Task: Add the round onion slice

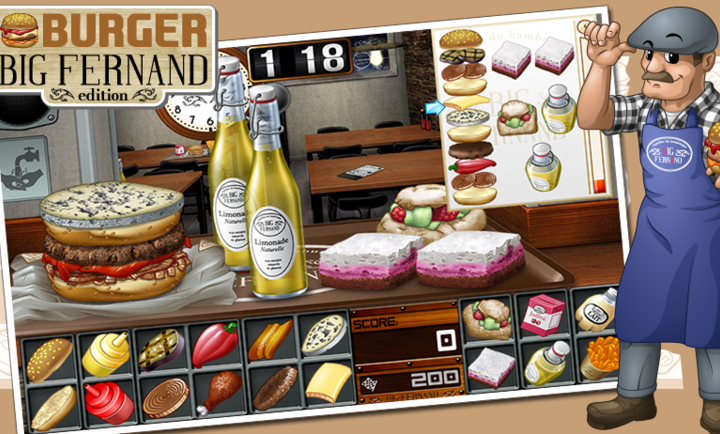Action: [x=165, y=397]
